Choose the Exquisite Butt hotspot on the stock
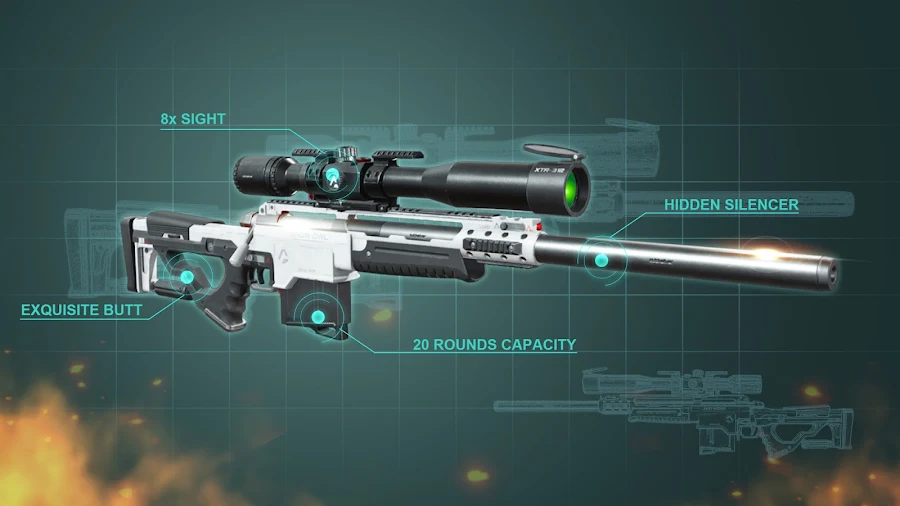 tap(186, 277)
